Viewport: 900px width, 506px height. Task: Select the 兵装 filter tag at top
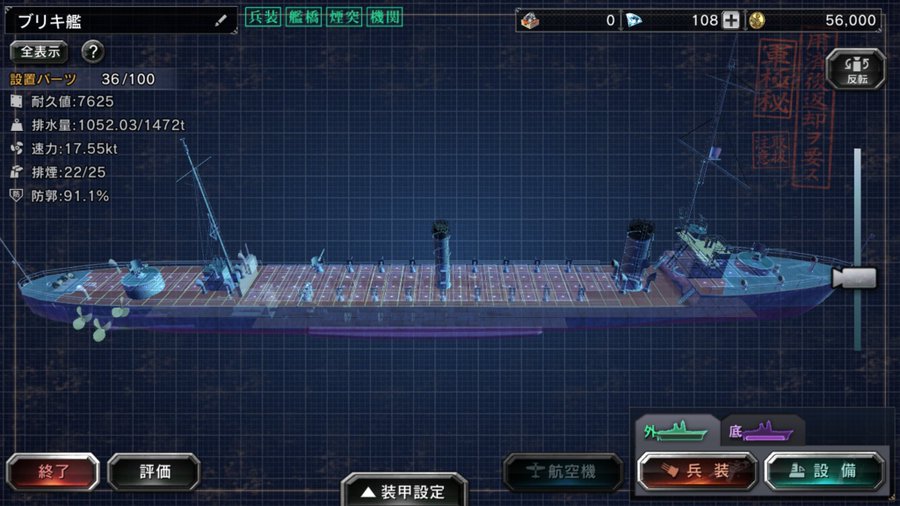tap(262, 18)
